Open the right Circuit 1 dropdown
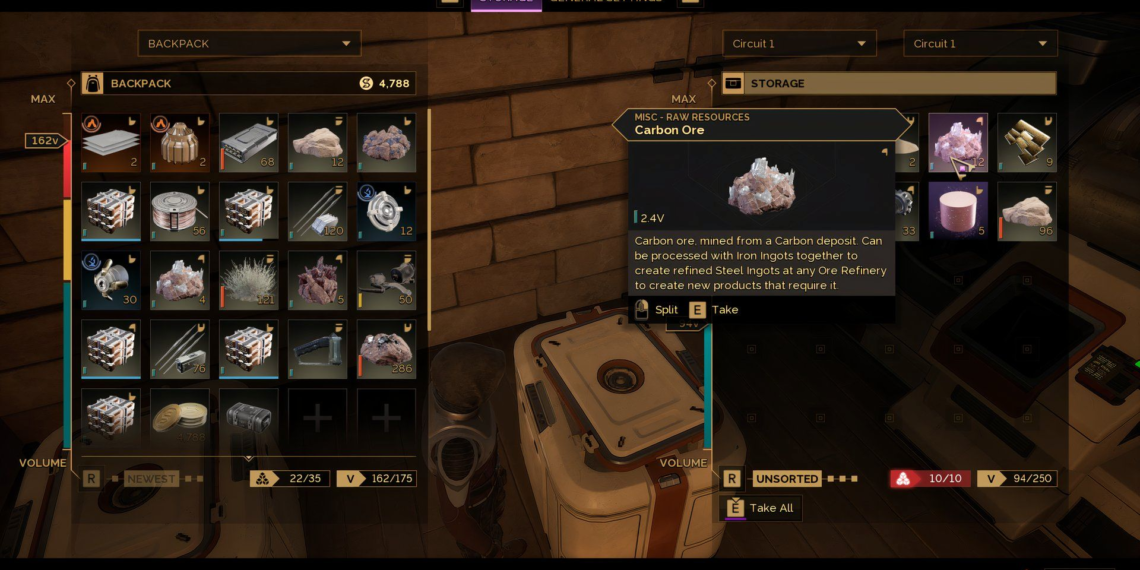Screen dimensions: 1140x570 click(980, 44)
